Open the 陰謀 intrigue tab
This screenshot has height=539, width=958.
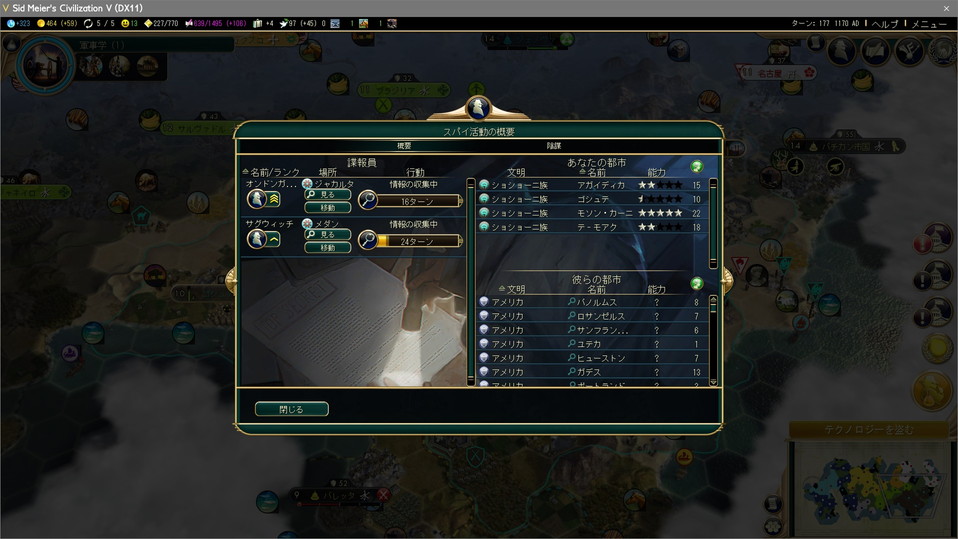coord(553,146)
